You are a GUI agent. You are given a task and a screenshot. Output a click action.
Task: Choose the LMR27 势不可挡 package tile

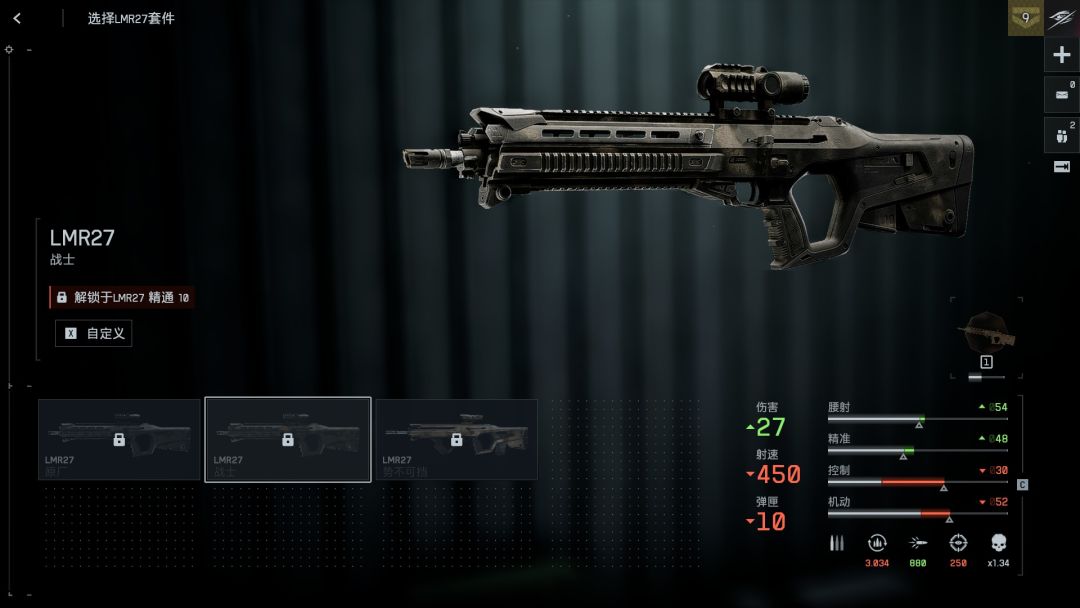click(456, 440)
